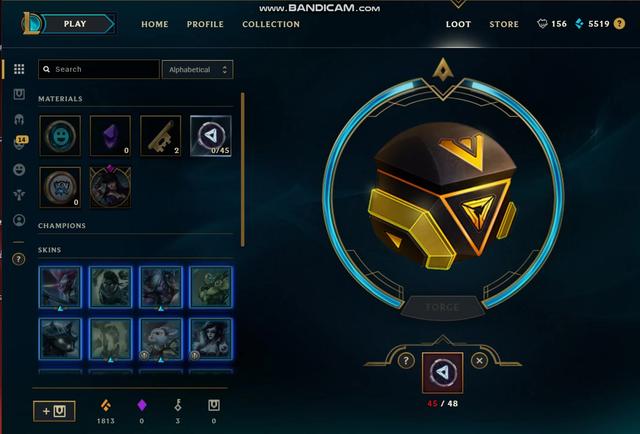
Task: Go to the HOME page
Action: [155, 24]
